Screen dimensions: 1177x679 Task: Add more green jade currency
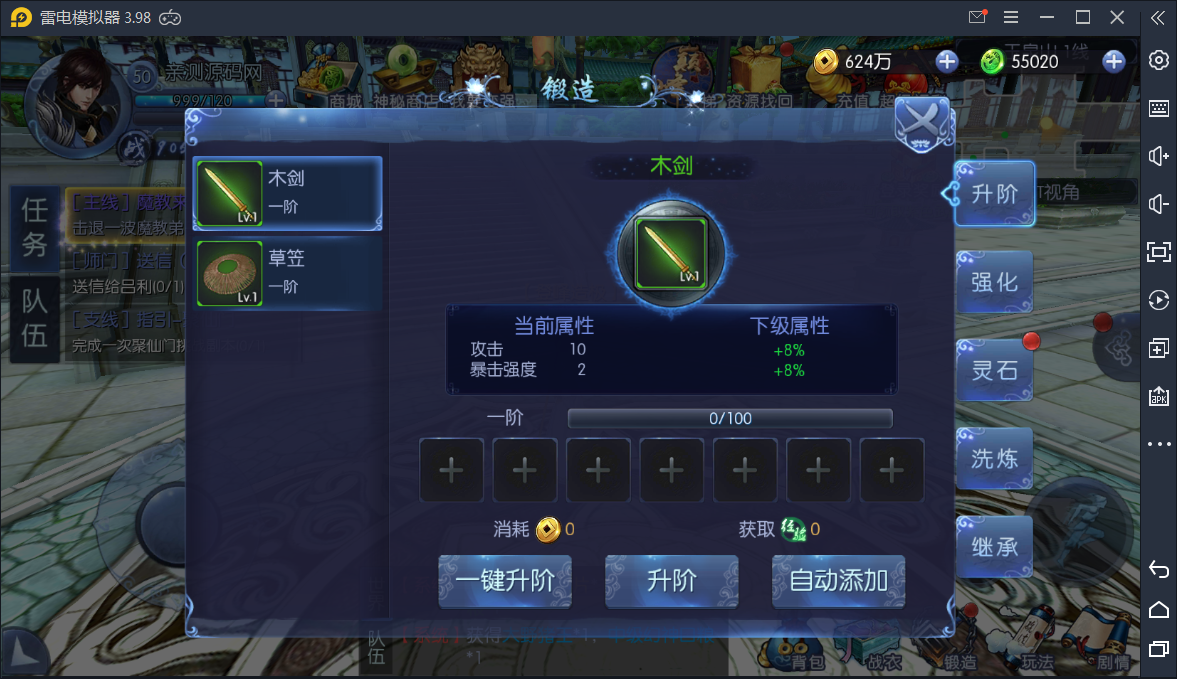pyautogui.click(x=1113, y=62)
